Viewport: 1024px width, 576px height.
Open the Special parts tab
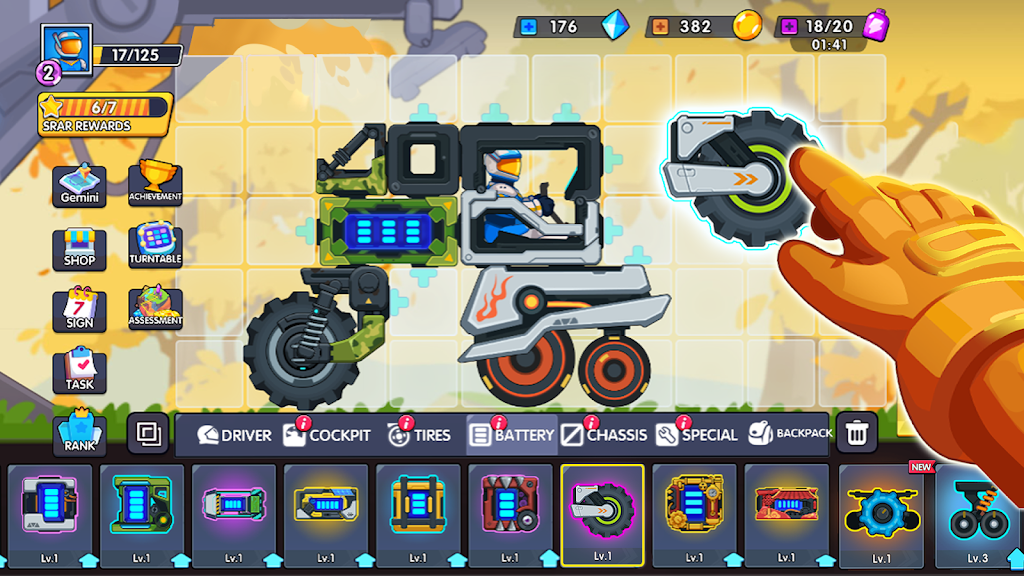697,435
